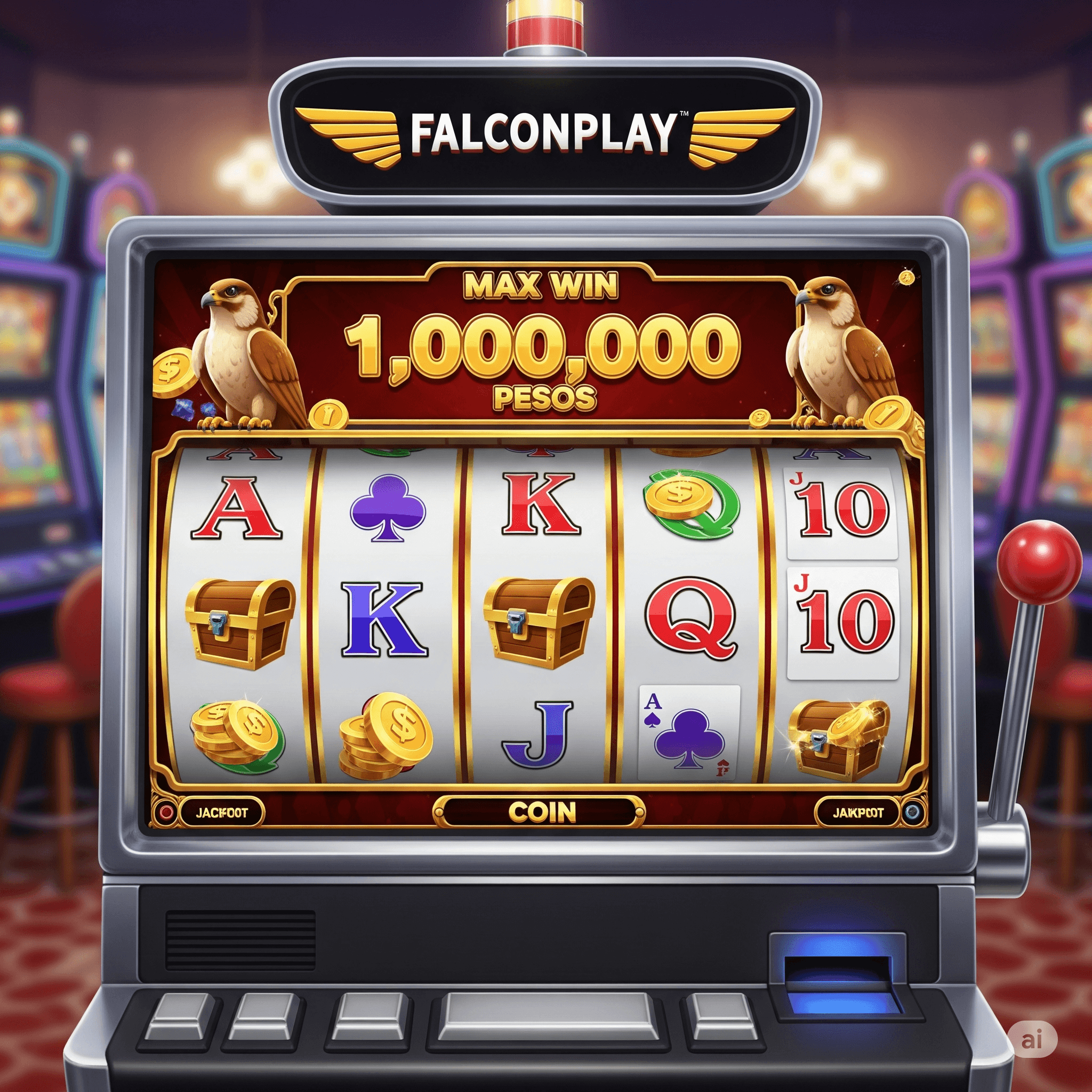Select the left jackpot button labeled JACIFOOT

point(222,813)
